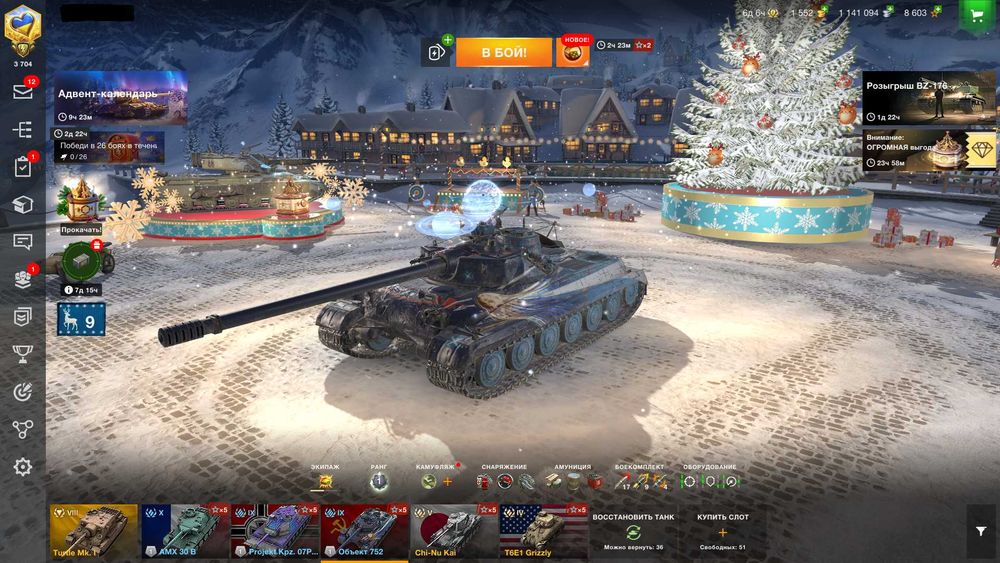Open the trophy tournaments icon

point(22,353)
